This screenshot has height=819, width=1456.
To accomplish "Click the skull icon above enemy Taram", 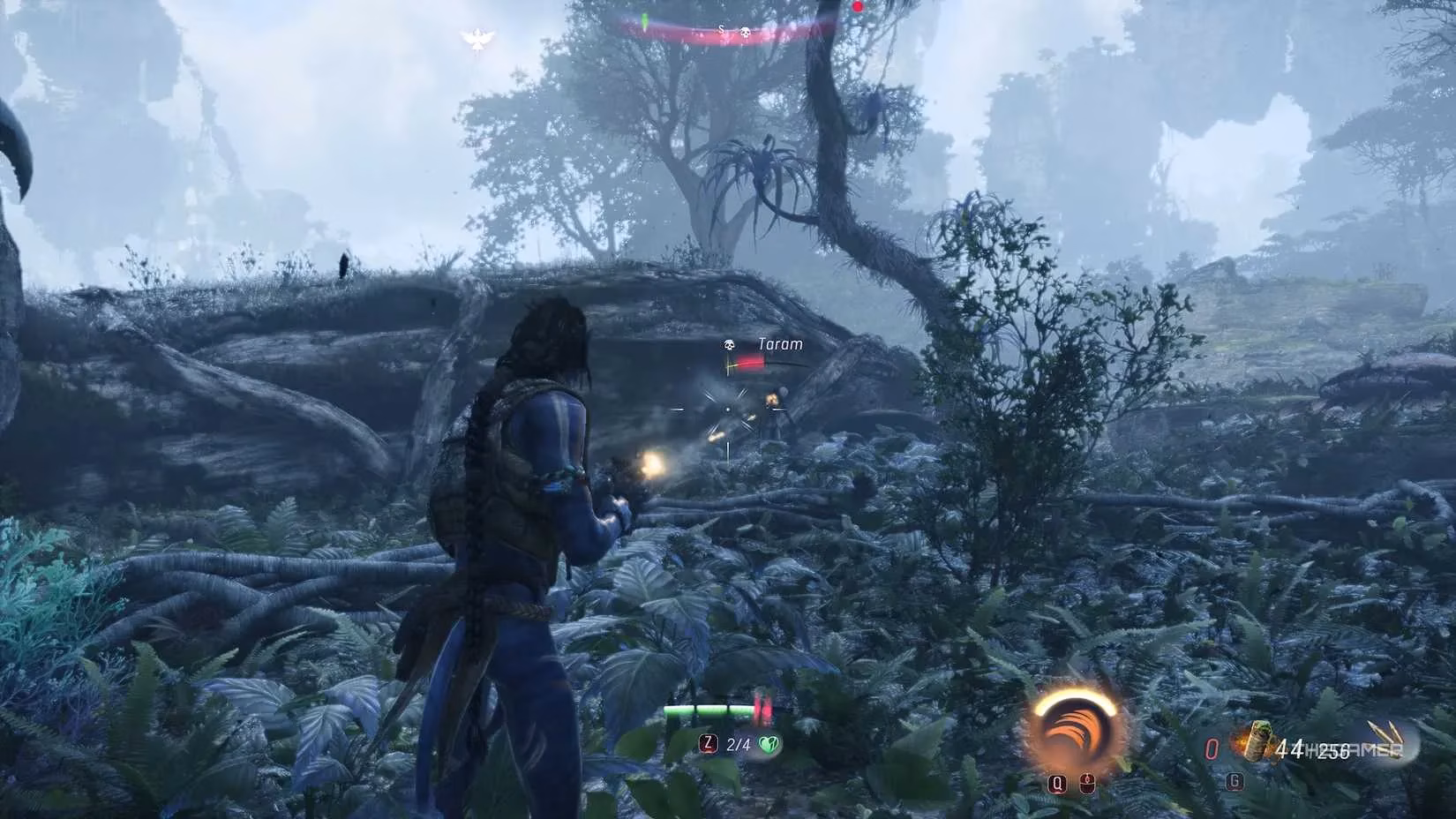I will tap(729, 345).
